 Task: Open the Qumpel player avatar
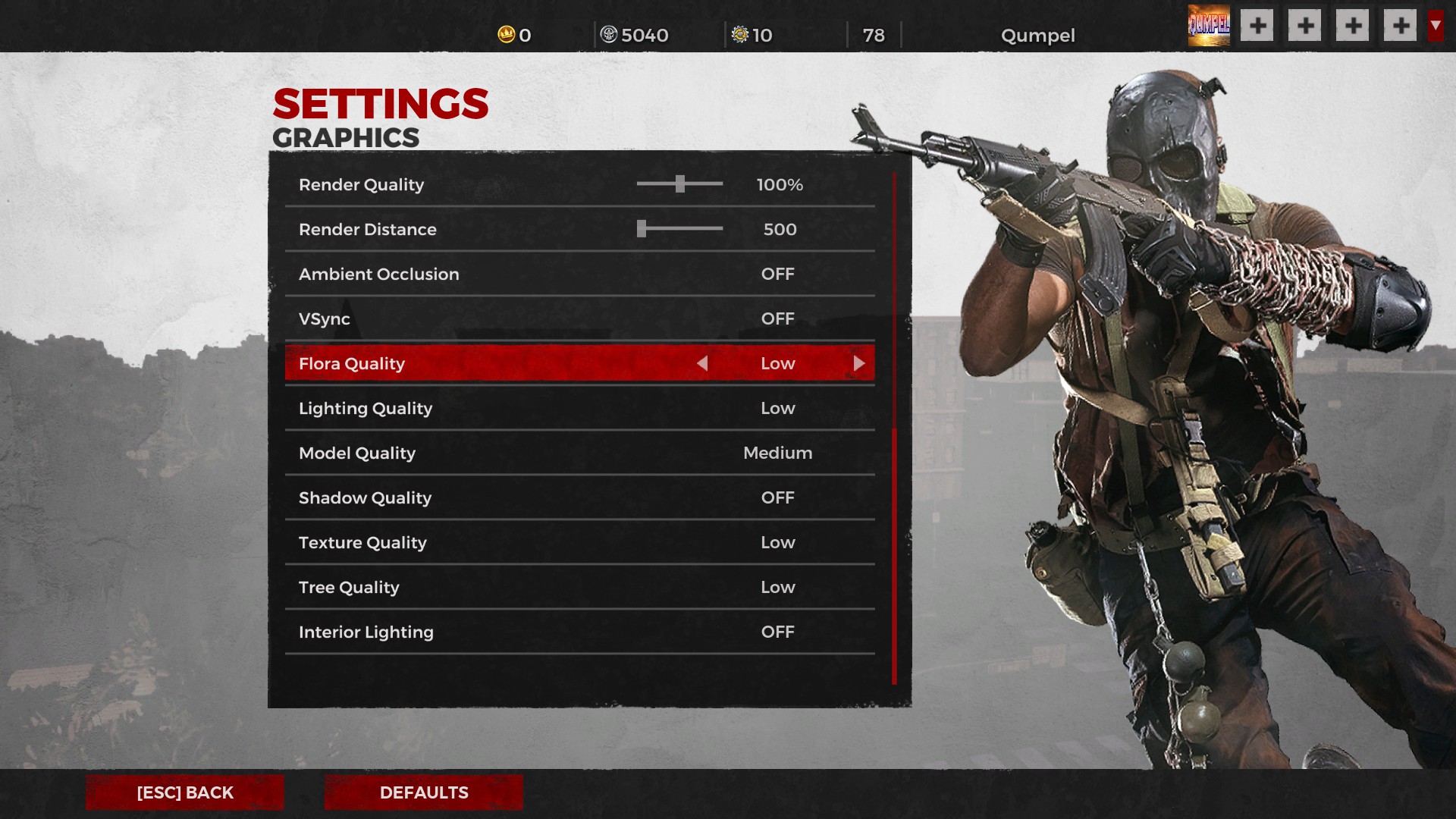click(x=1209, y=26)
